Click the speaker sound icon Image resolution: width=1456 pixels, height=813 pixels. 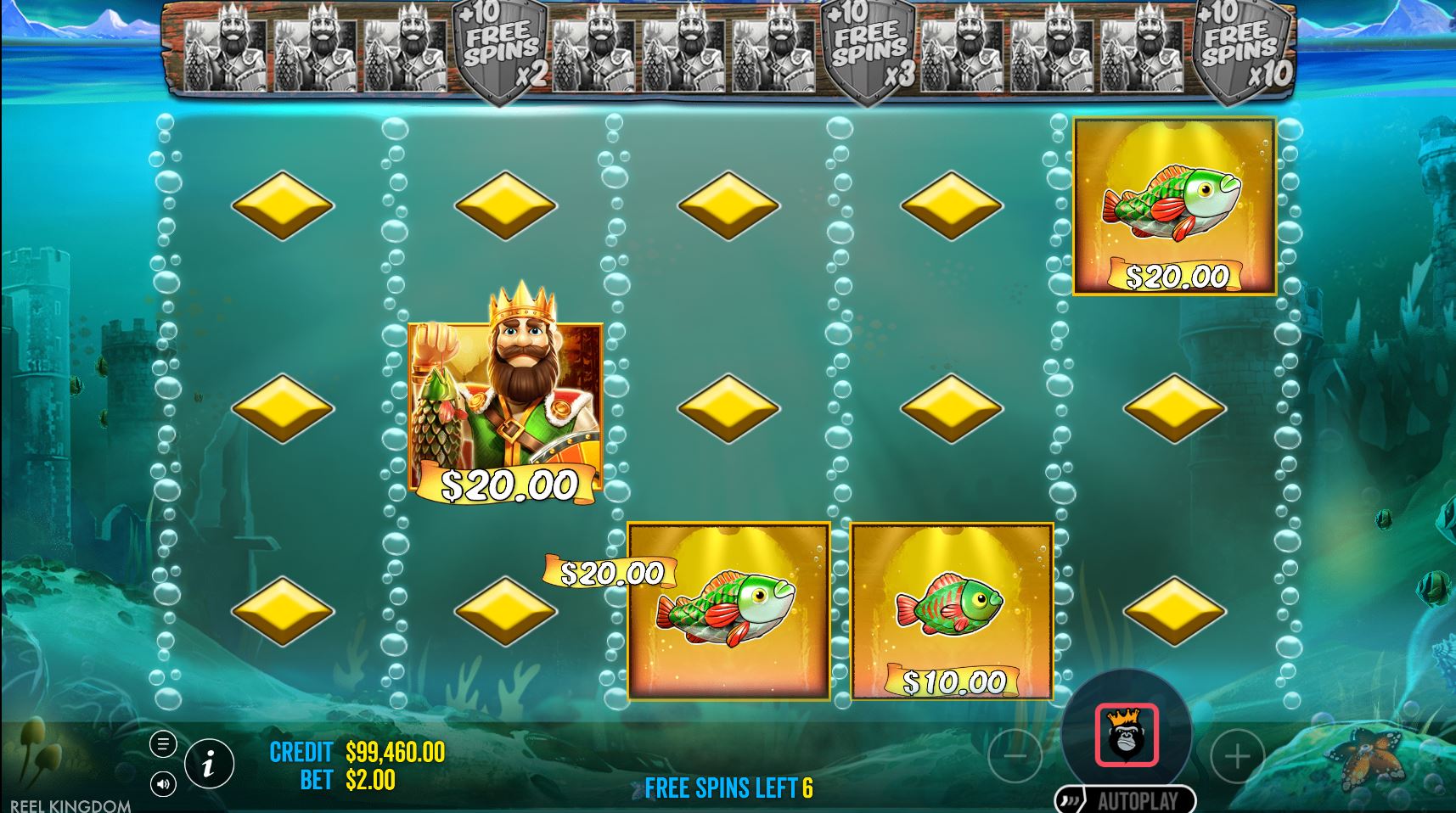click(x=161, y=784)
